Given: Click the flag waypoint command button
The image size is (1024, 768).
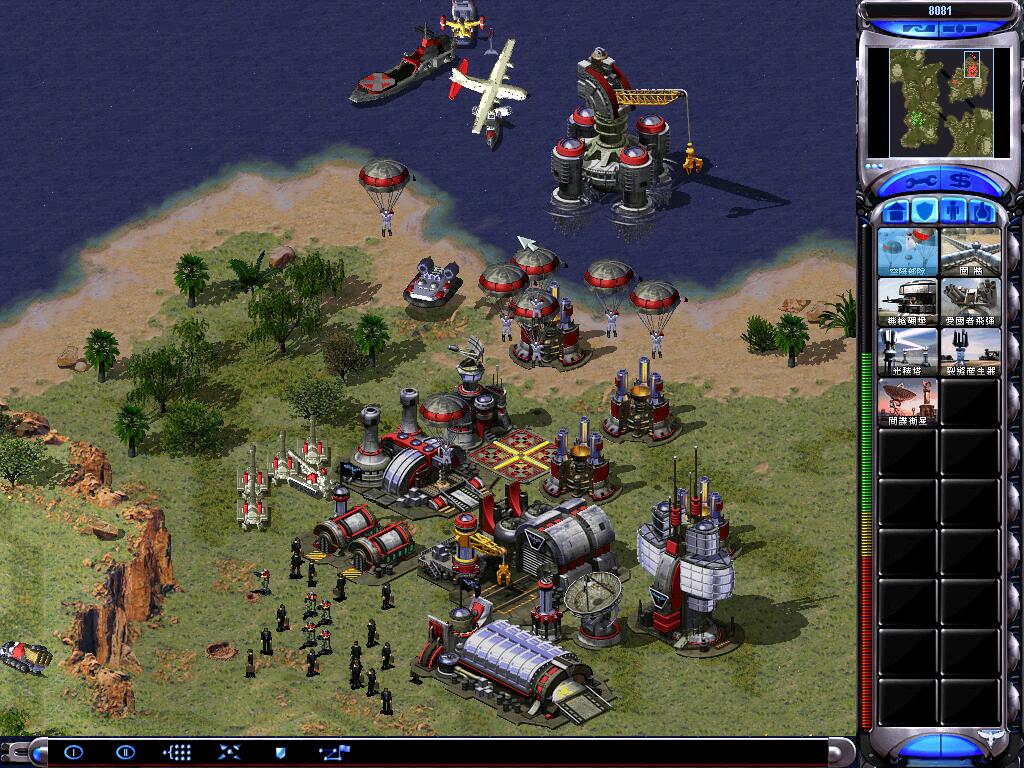Looking at the screenshot, I should [333, 752].
